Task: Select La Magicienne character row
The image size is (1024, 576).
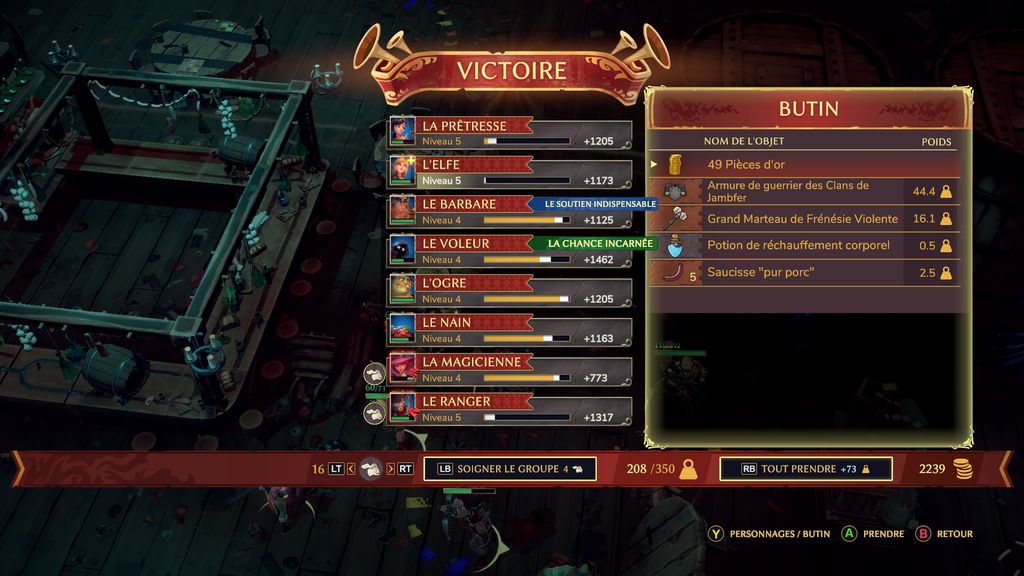Action: [x=510, y=369]
